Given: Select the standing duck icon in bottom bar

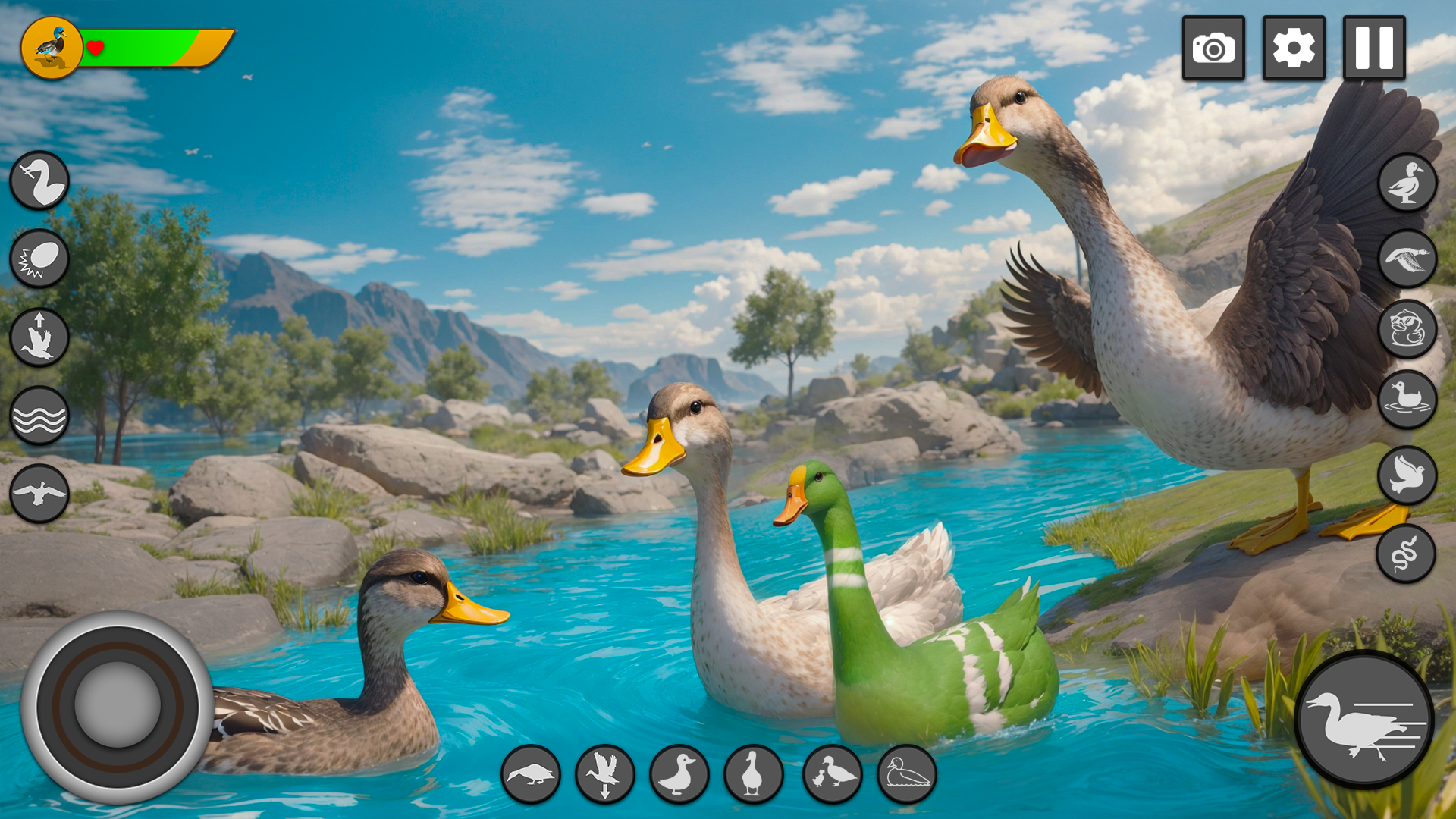Looking at the screenshot, I should 681,774.
